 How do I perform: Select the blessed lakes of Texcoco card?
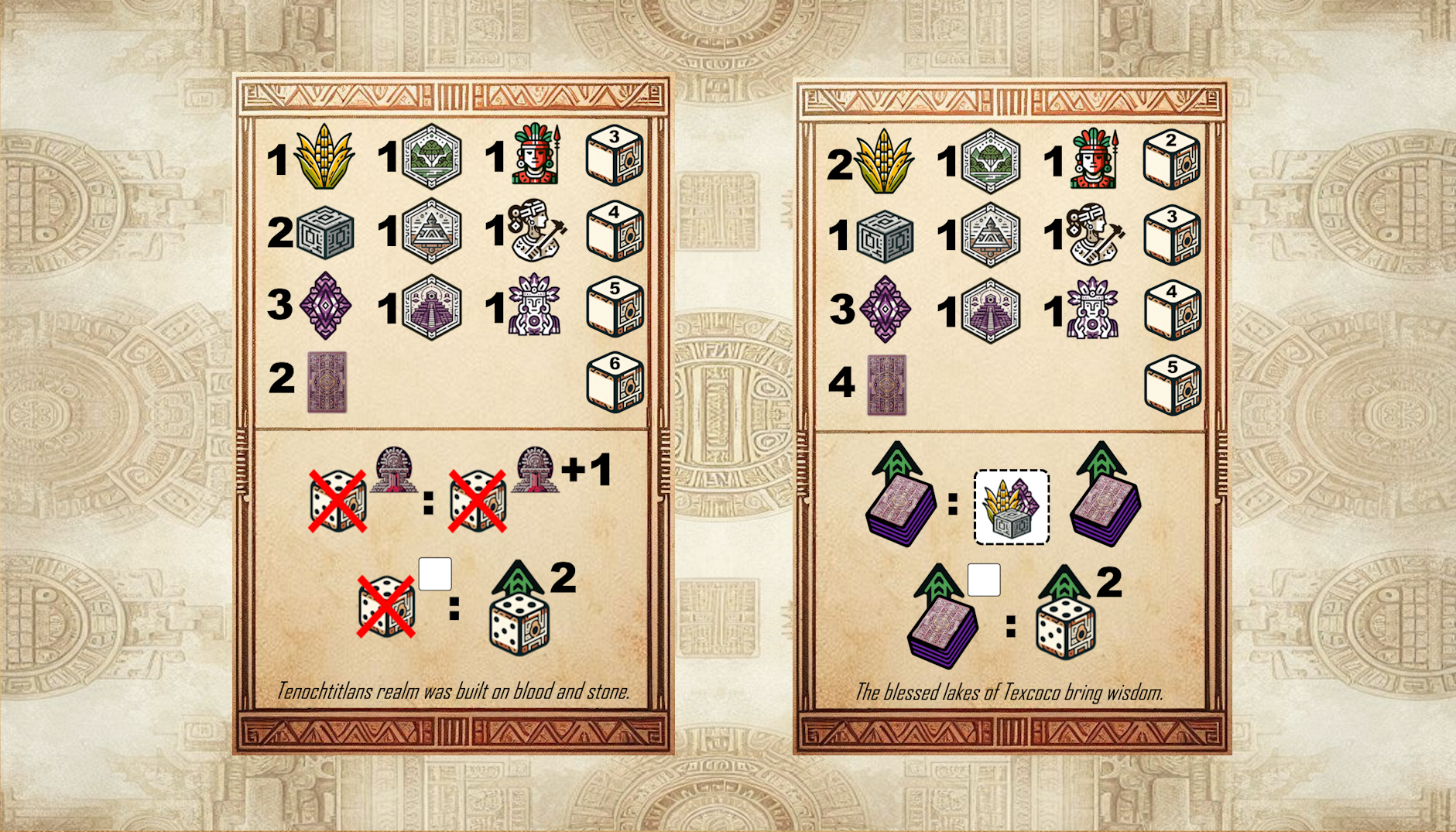tap(1011, 416)
